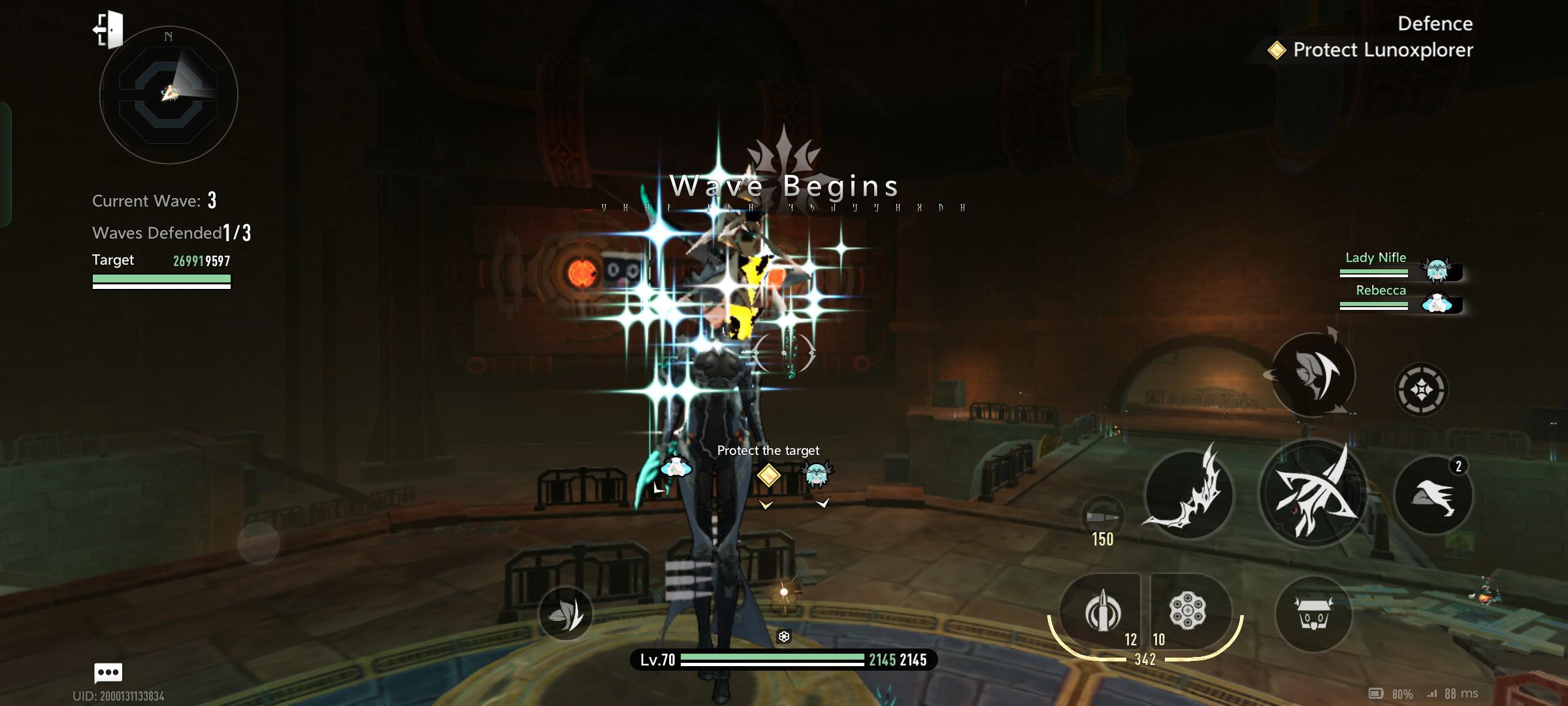Tap the bullet reload icon
Screen dimensions: 1568x706
[1102, 517]
